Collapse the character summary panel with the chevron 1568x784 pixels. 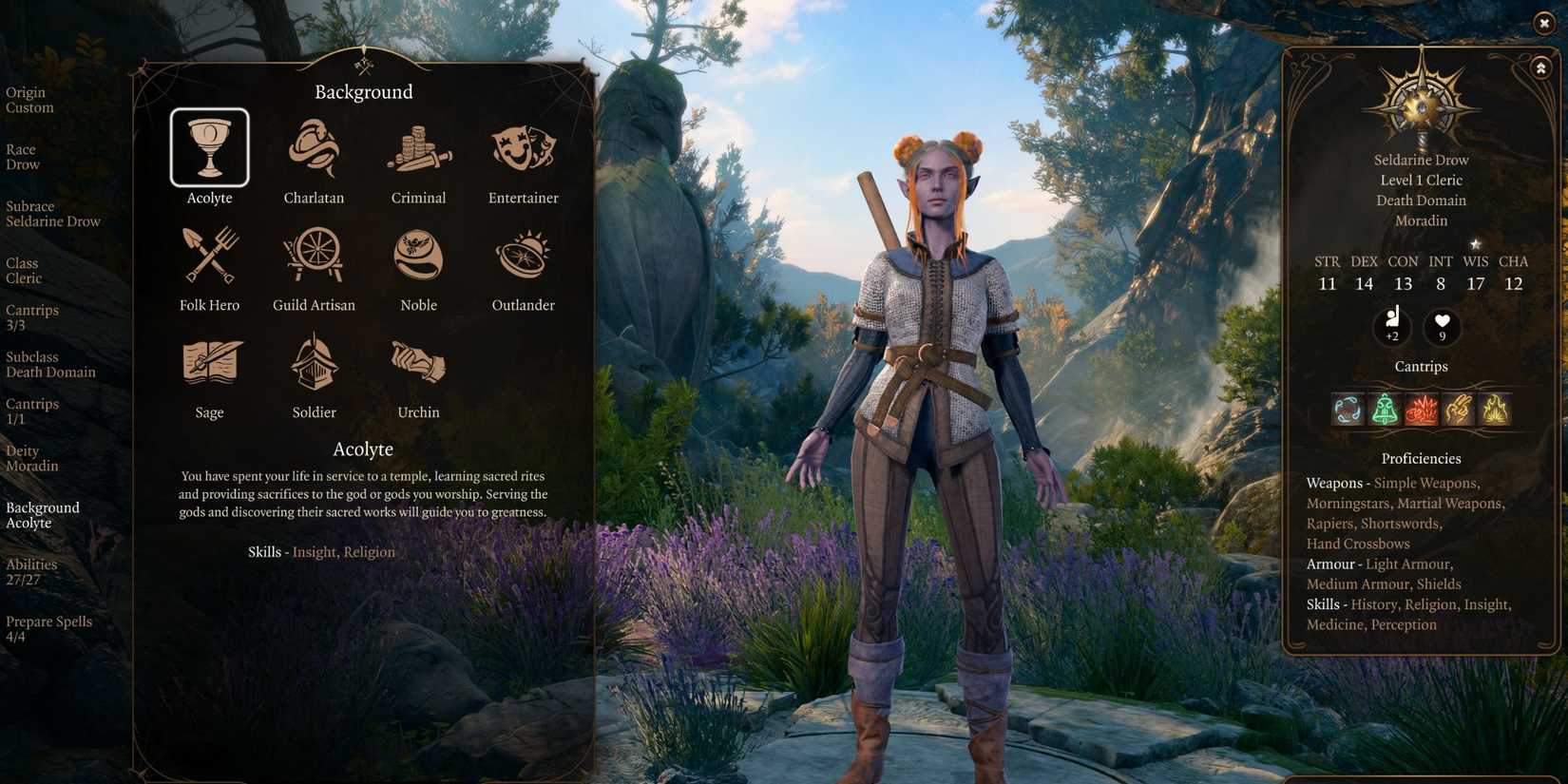(x=1540, y=67)
